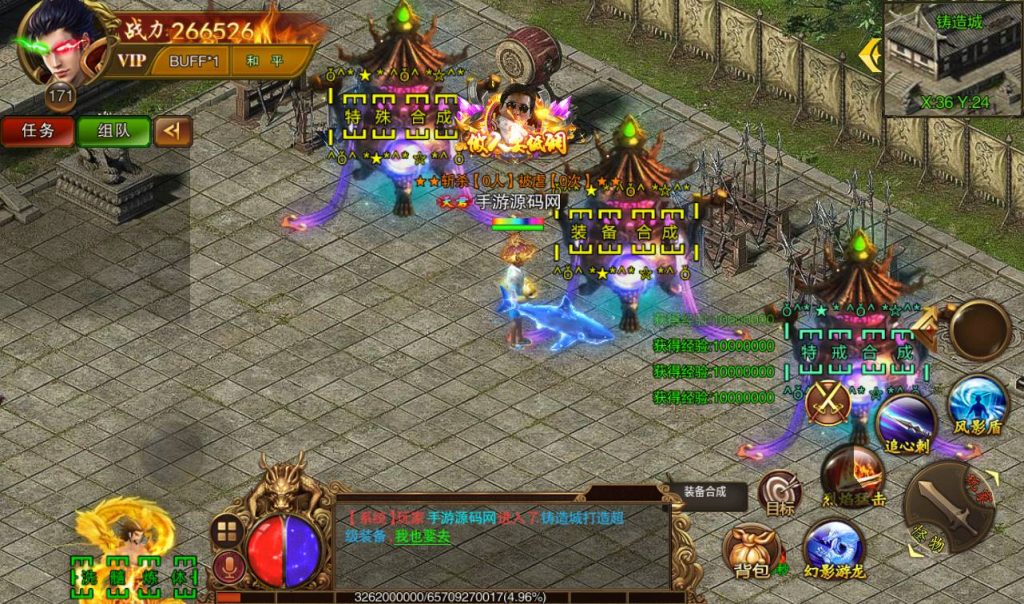Image resolution: width=1024 pixels, height=604 pixels.
Task: Open the four-square menu grid button
Action: click(227, 532)
